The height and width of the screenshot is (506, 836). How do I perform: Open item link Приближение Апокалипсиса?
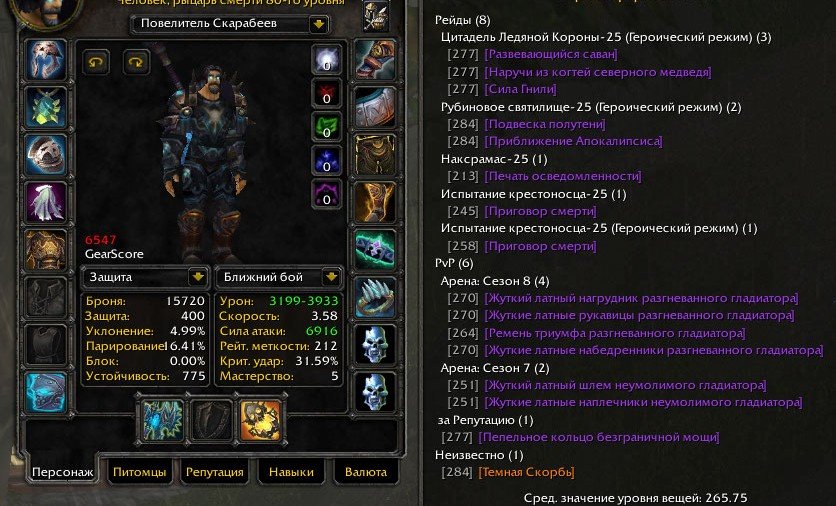point(573,141)
